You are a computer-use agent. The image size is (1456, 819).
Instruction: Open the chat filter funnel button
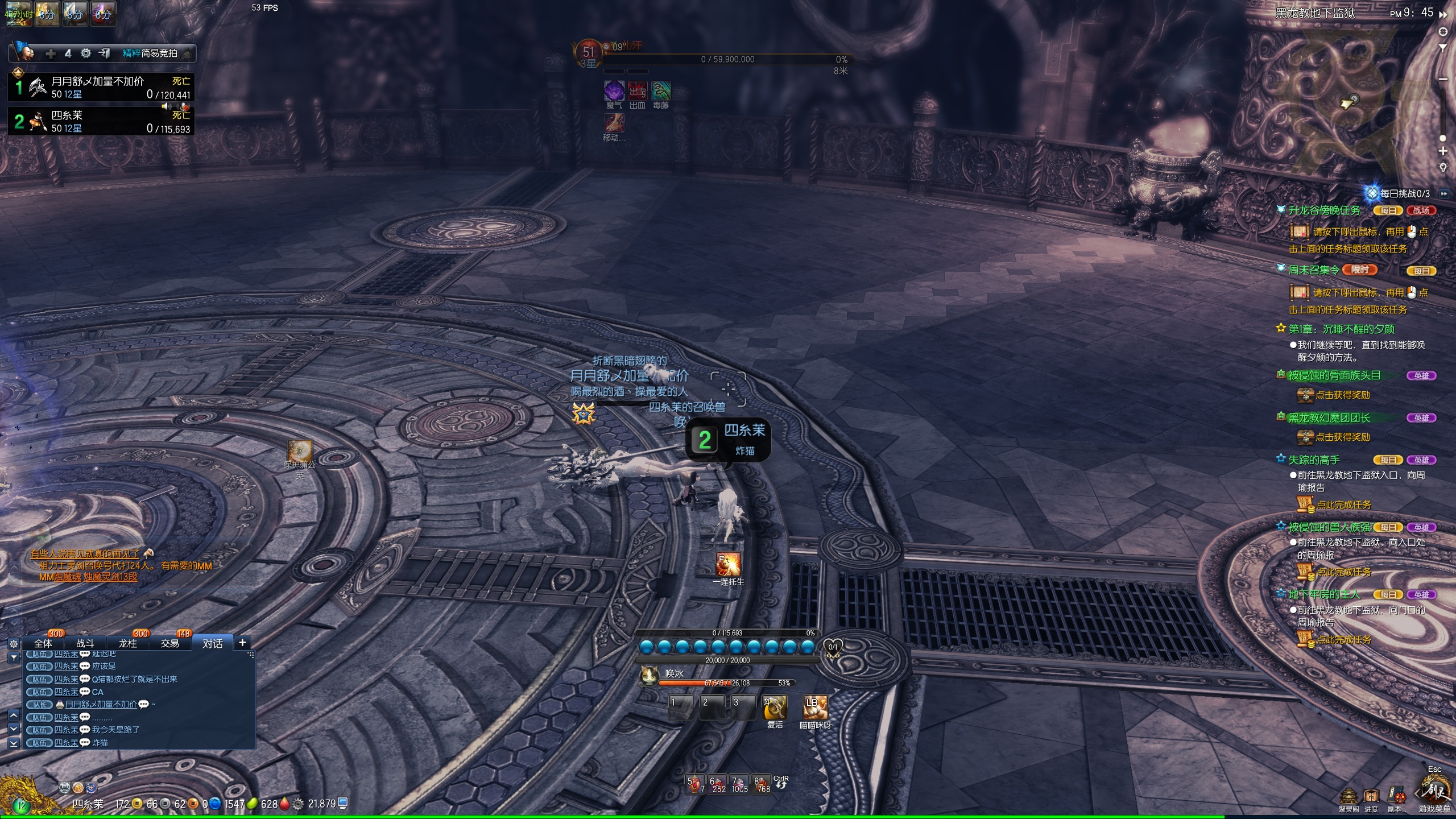tap(14, 657)
